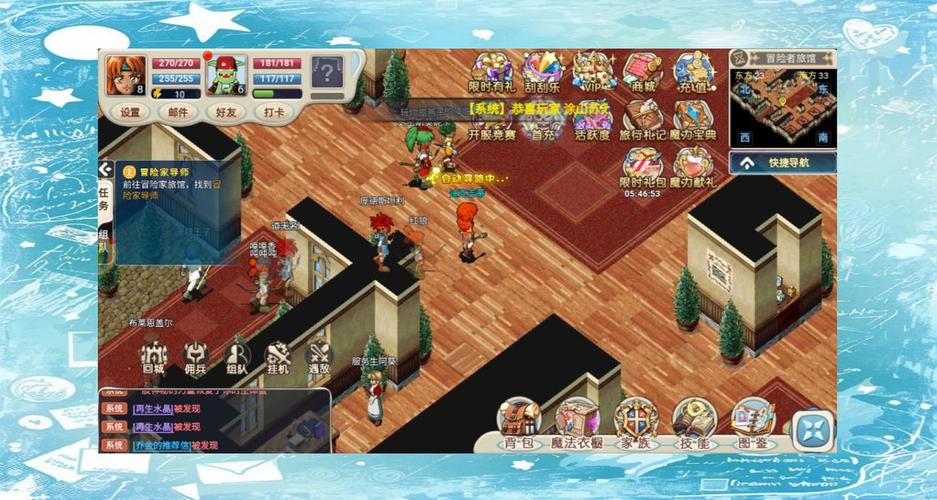Image resolution: width=937 pixels, height=500 pixels.
Task: Open the 商城 shop icon
Action: pyautogui.click(x=642, y=74)
